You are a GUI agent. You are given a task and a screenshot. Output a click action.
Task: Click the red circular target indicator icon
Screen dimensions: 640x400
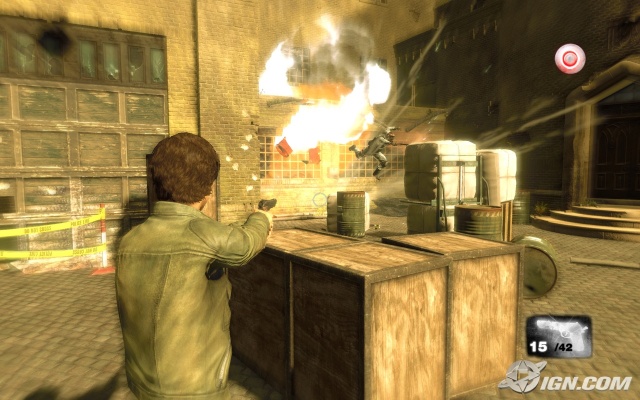(x=569, y=60)
